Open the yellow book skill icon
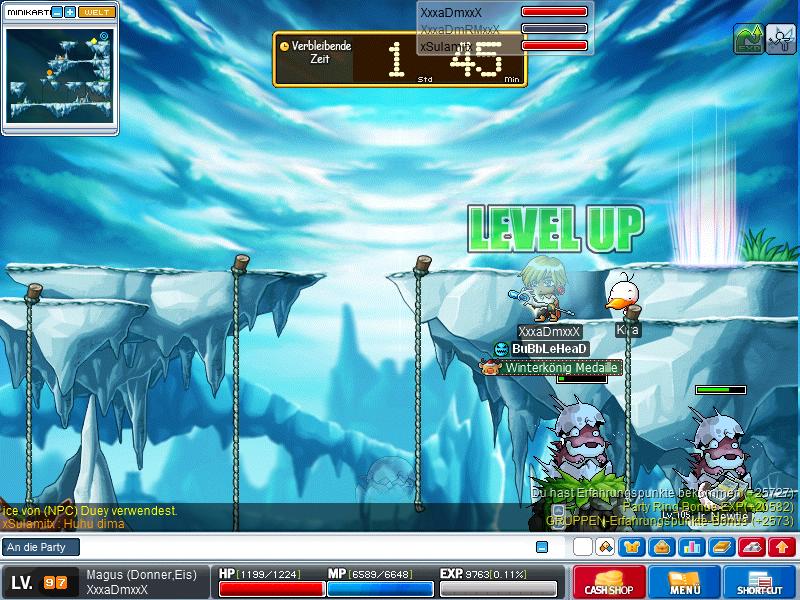Image resolution: width=800 pixels, height=600 pixels. pyautogui.click(x=722, y=547)
